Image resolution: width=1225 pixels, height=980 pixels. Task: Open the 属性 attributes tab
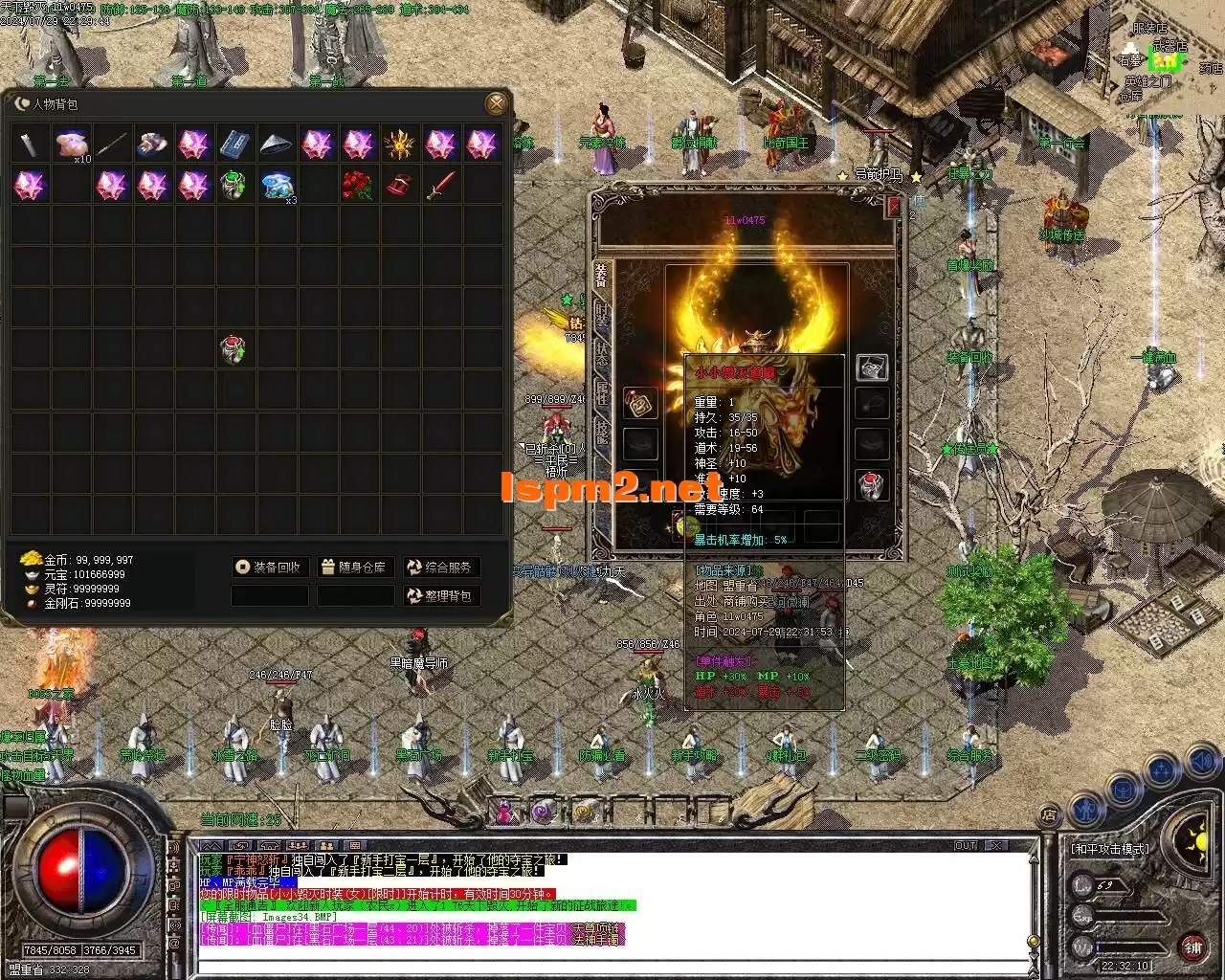pyautogui.click(x=602, y=391)
